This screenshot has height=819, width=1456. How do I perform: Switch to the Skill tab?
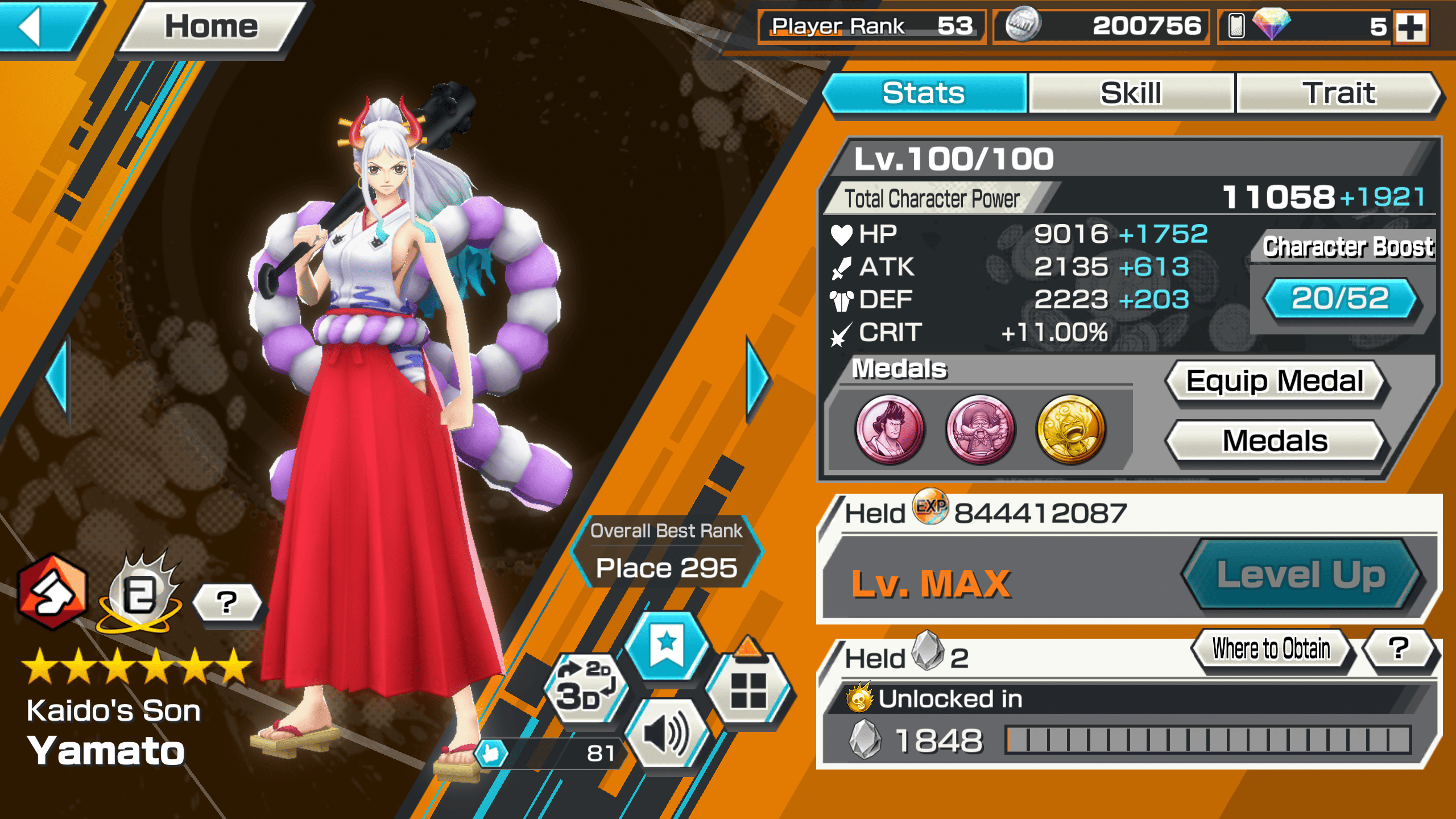[1131, 93]
